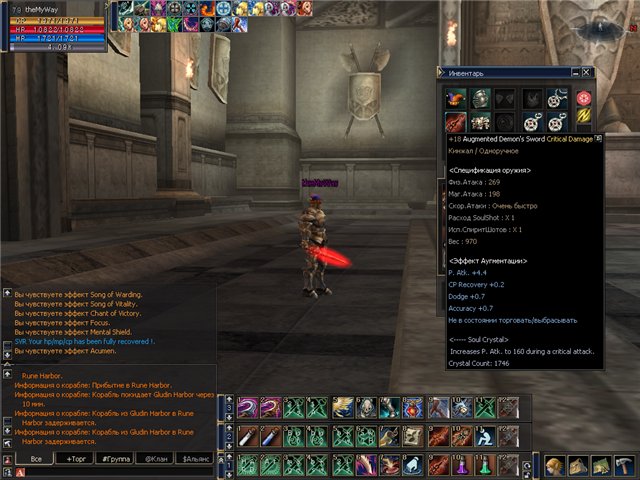Minimize the Инвентарь inventory window
The width and height of the screenshot is (640, 480).
click(574, 72)
